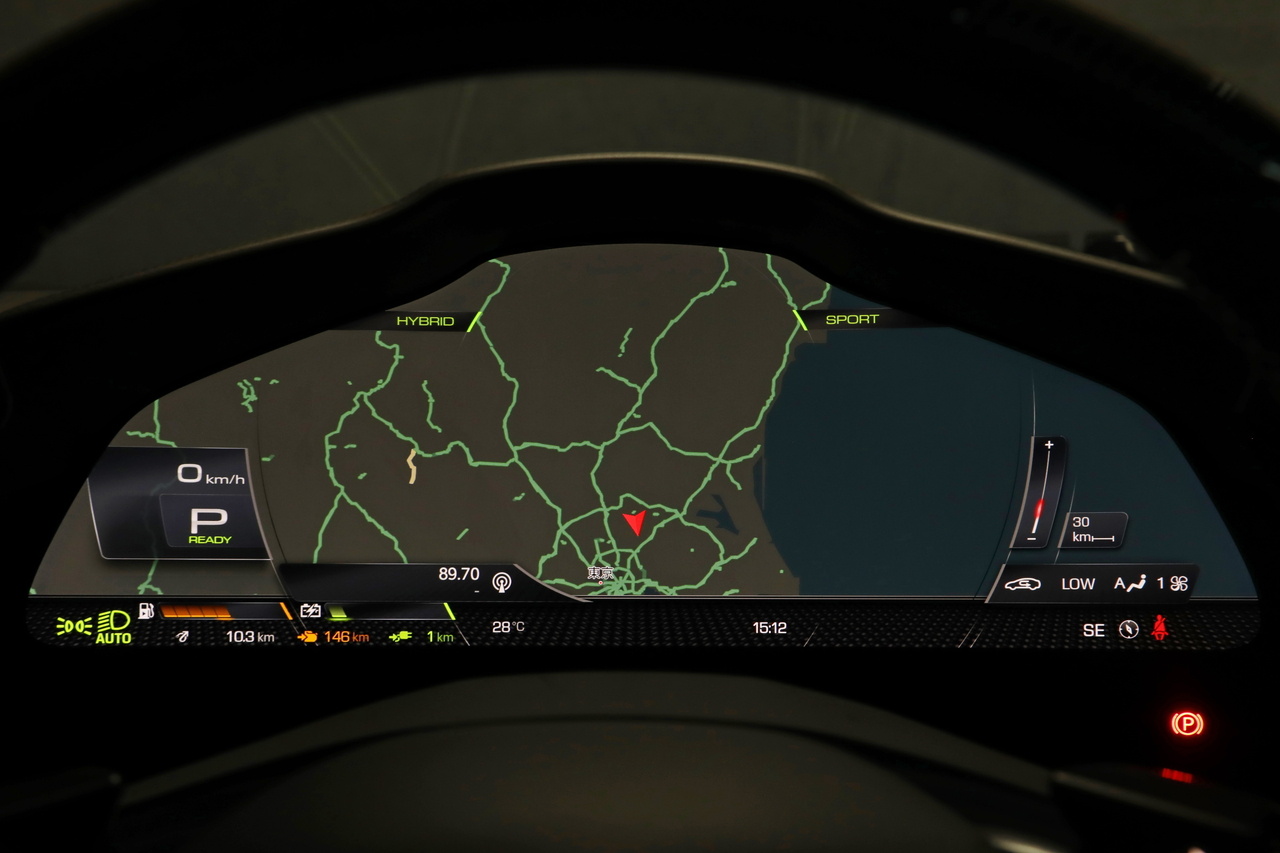Viewport: 1280px width, 853px height.
Task: Open the radio antenna icon beside 89.70
Action: coord(501,579)
